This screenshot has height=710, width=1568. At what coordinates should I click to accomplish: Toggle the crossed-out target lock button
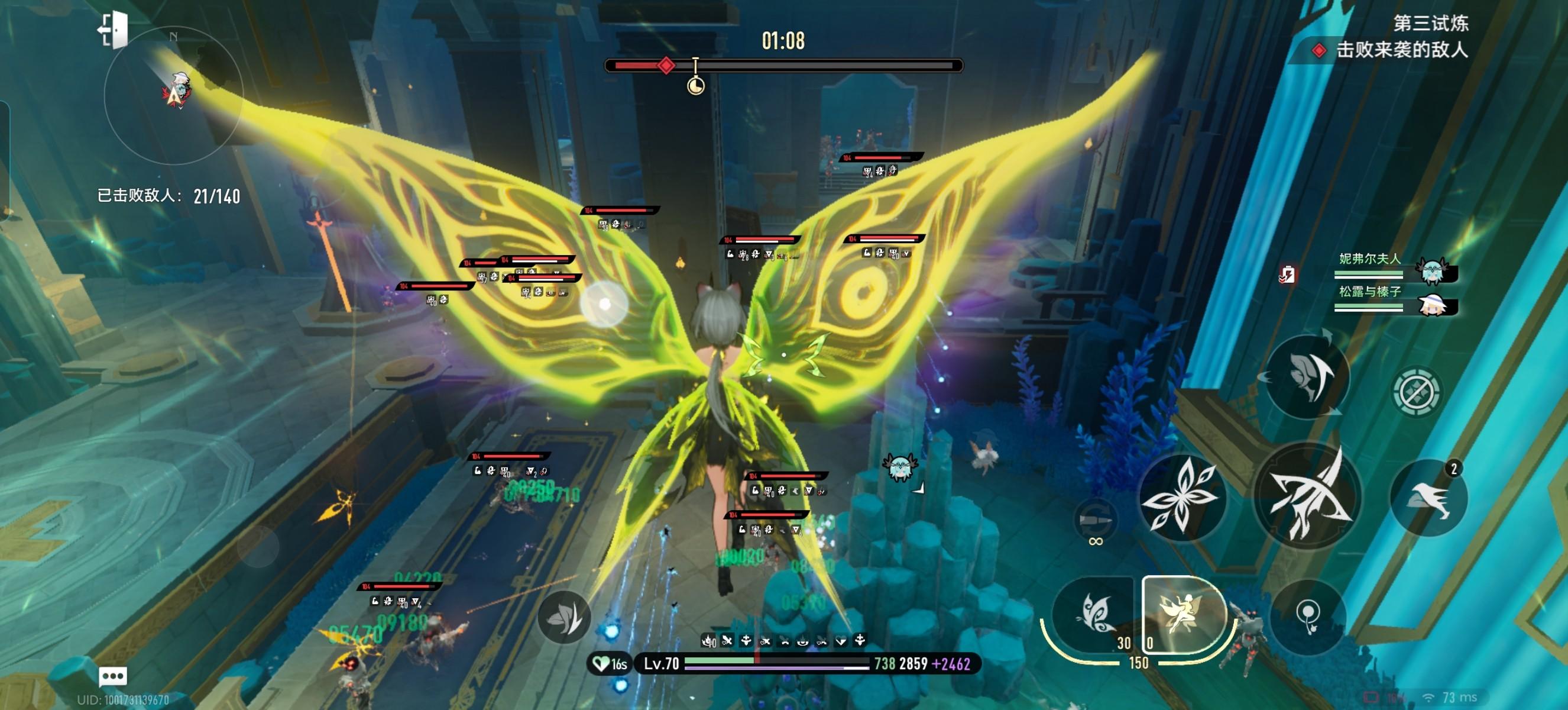click(x=1416, y=391)
